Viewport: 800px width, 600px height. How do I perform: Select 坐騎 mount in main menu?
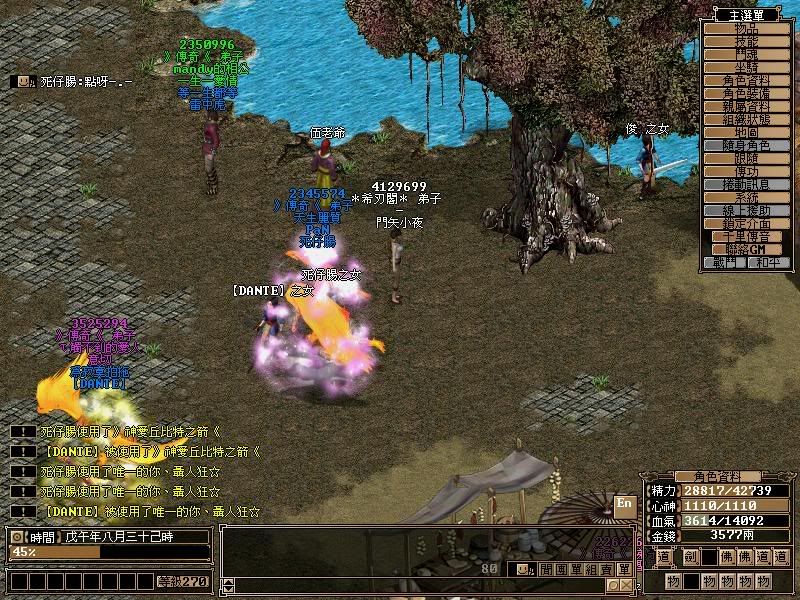(746, 67)
